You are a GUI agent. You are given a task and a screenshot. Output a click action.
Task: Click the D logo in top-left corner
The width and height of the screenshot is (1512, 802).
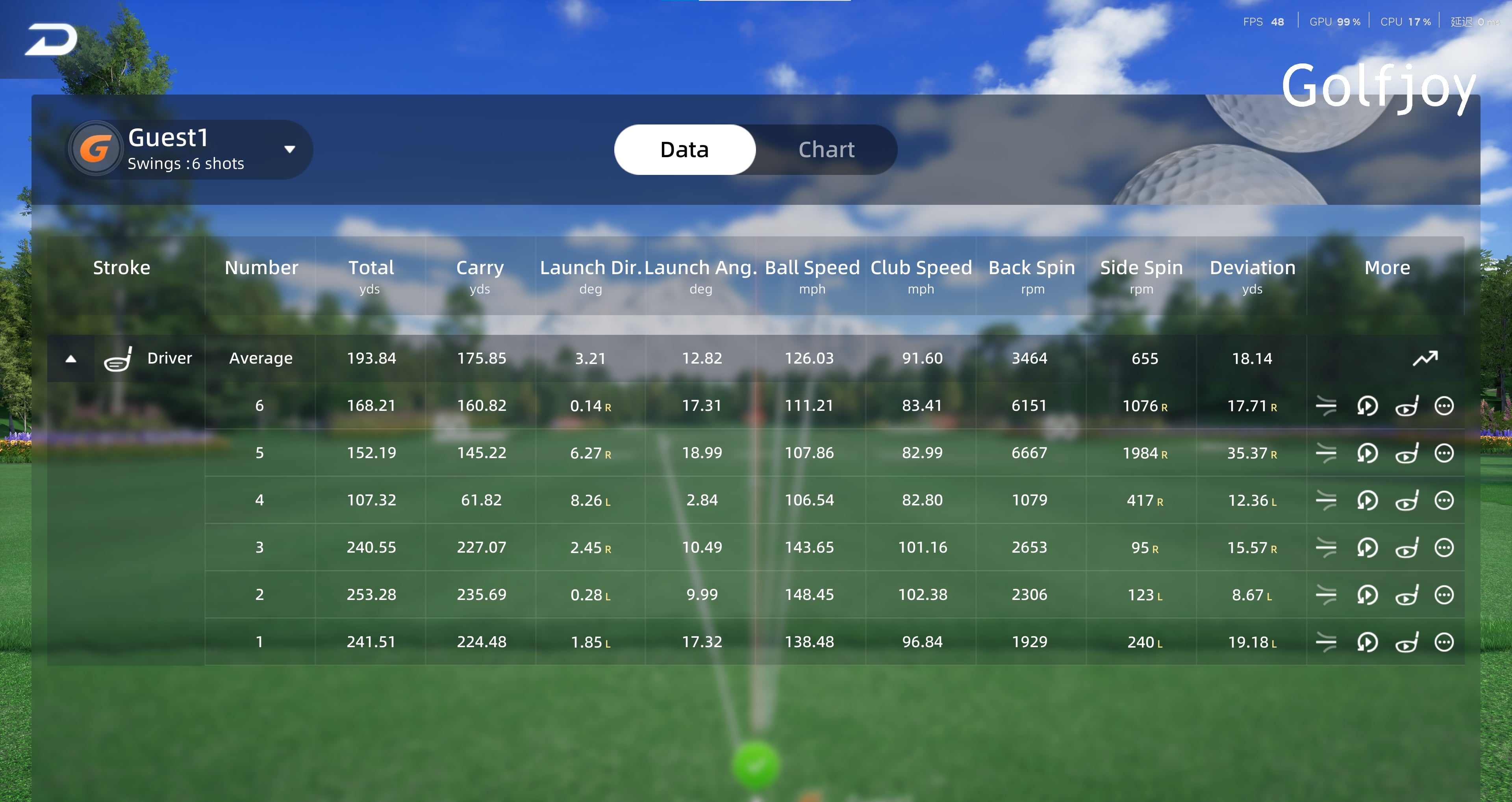(x=51, y=40)
